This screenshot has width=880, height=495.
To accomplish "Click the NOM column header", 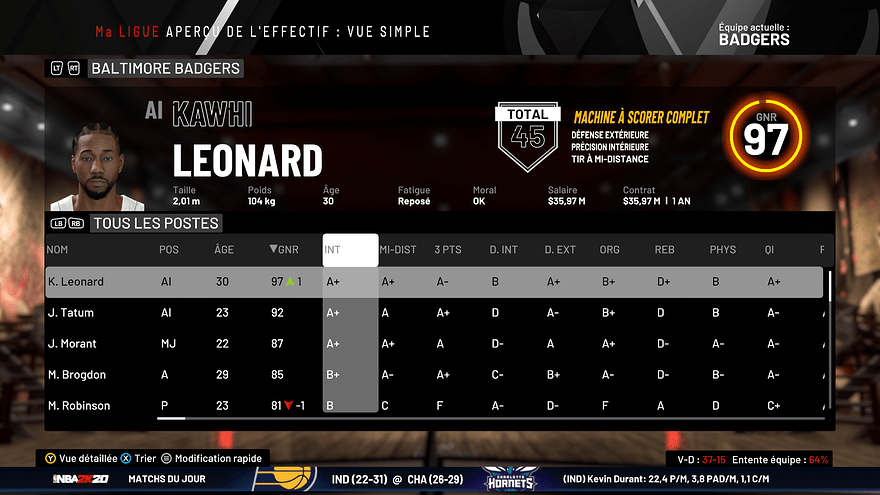I will coord(58,250).
